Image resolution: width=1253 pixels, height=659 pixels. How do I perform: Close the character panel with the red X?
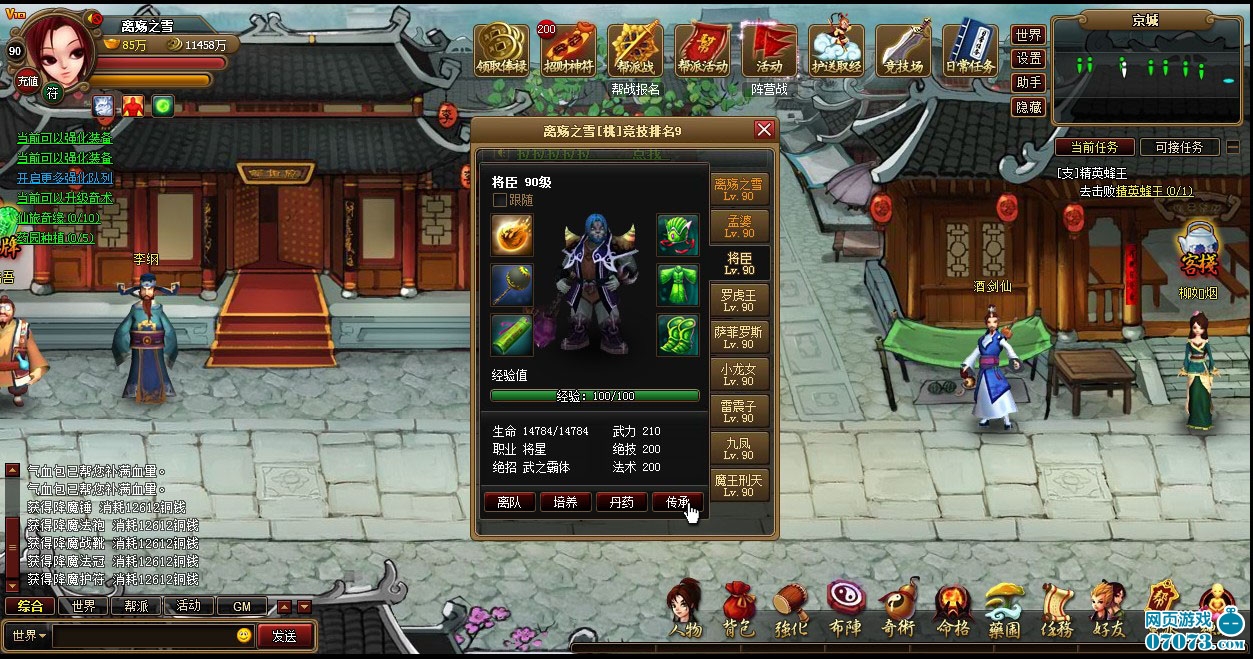click(764, 130)
